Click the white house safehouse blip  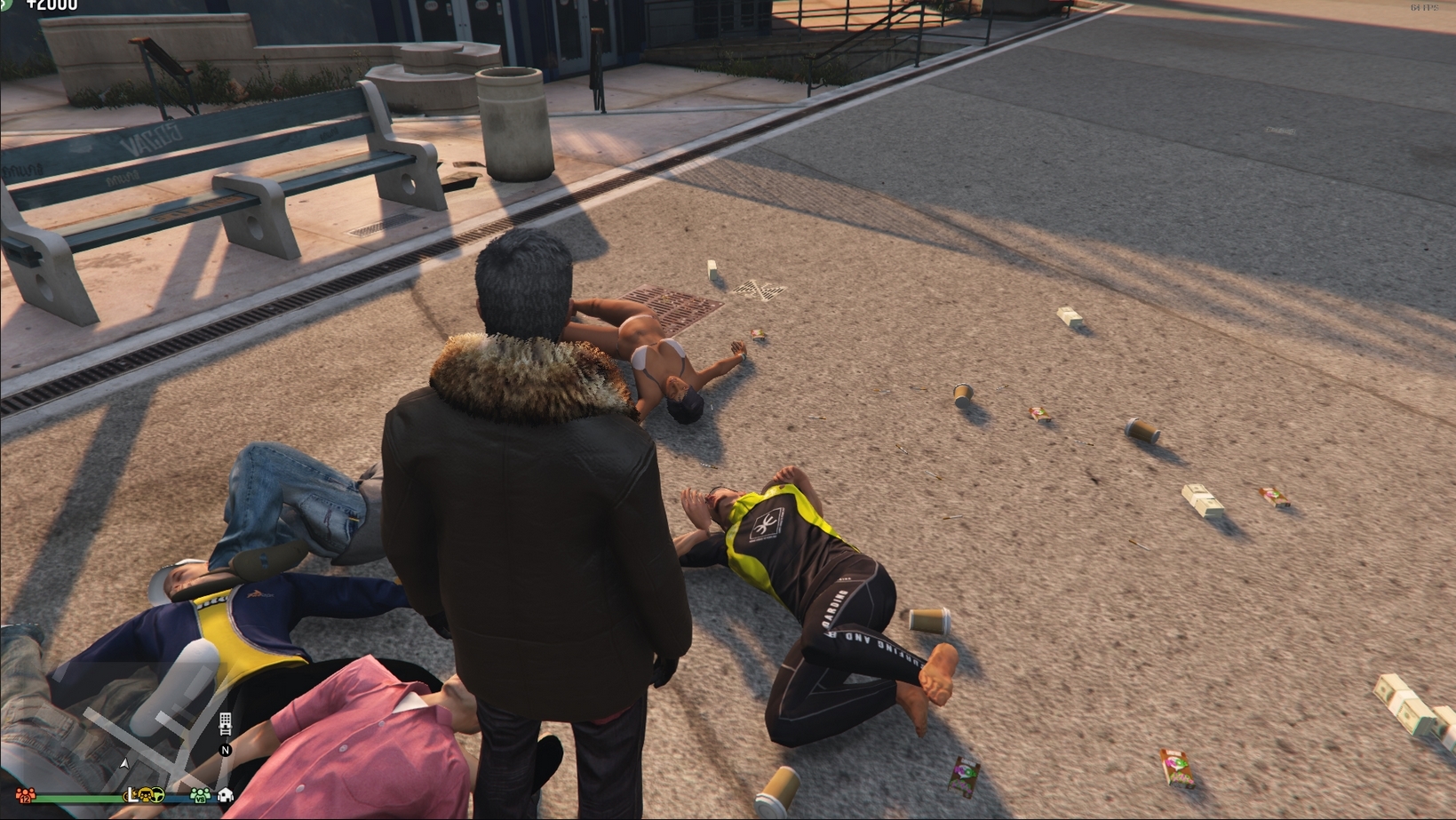[226, 795]
